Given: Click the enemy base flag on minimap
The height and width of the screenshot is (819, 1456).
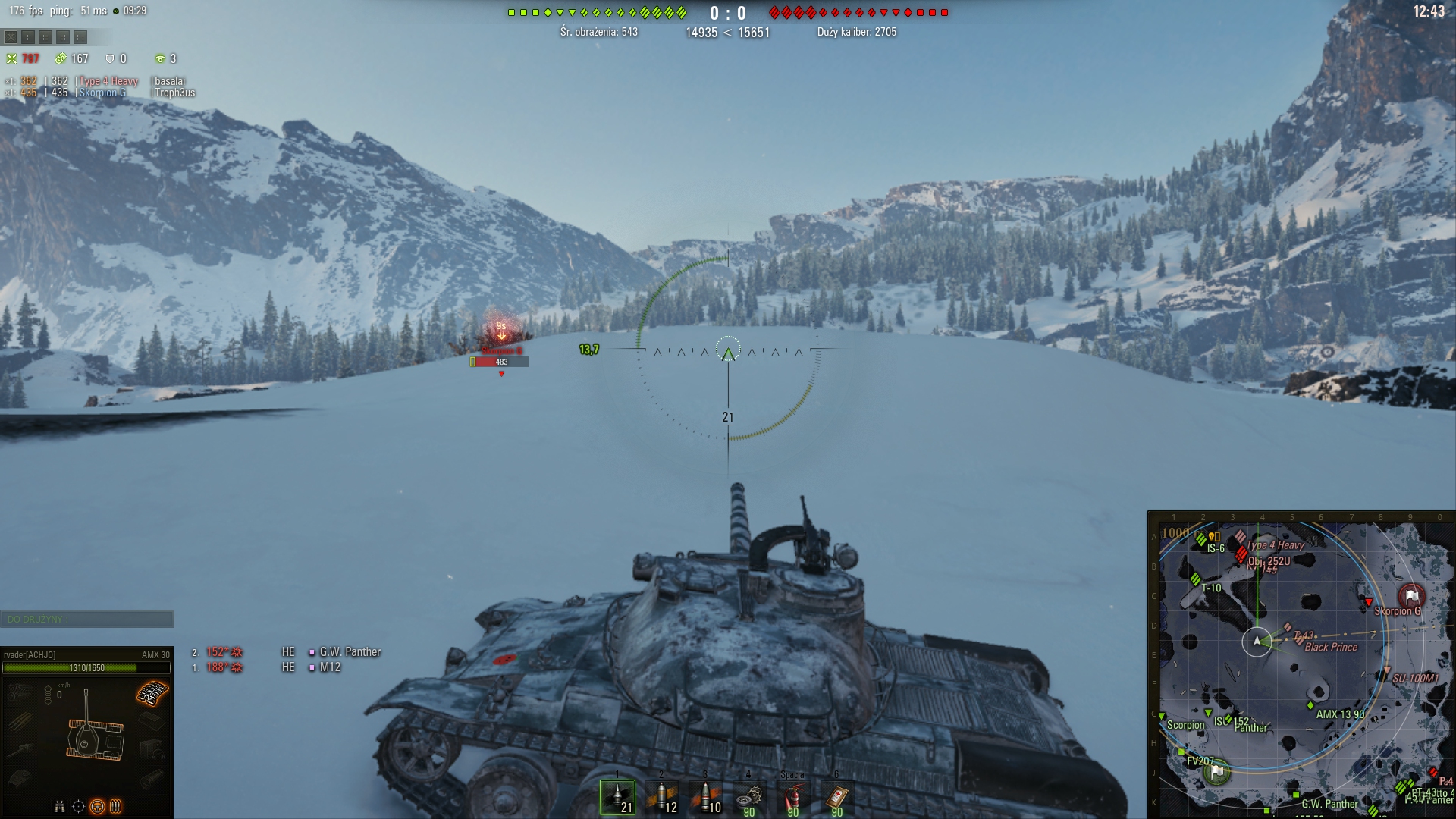Looking at the screenshot, I should (1411, 596).
